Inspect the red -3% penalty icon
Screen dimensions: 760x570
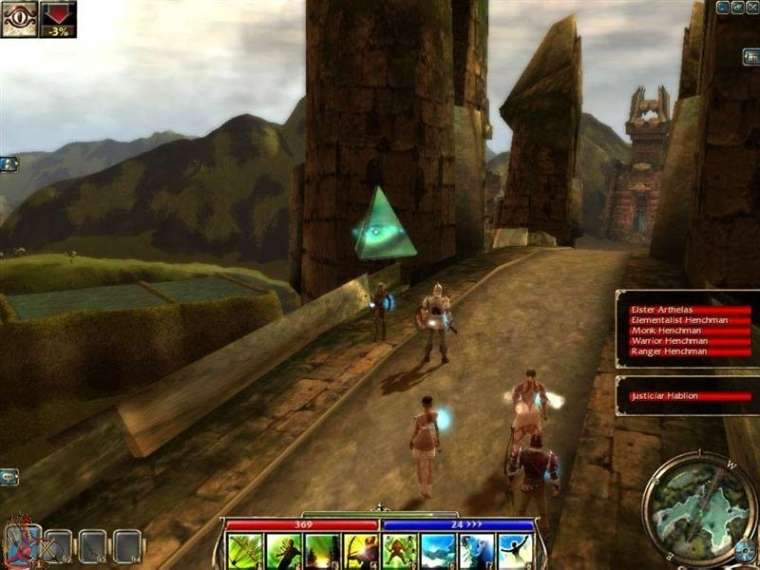point(58,19)
